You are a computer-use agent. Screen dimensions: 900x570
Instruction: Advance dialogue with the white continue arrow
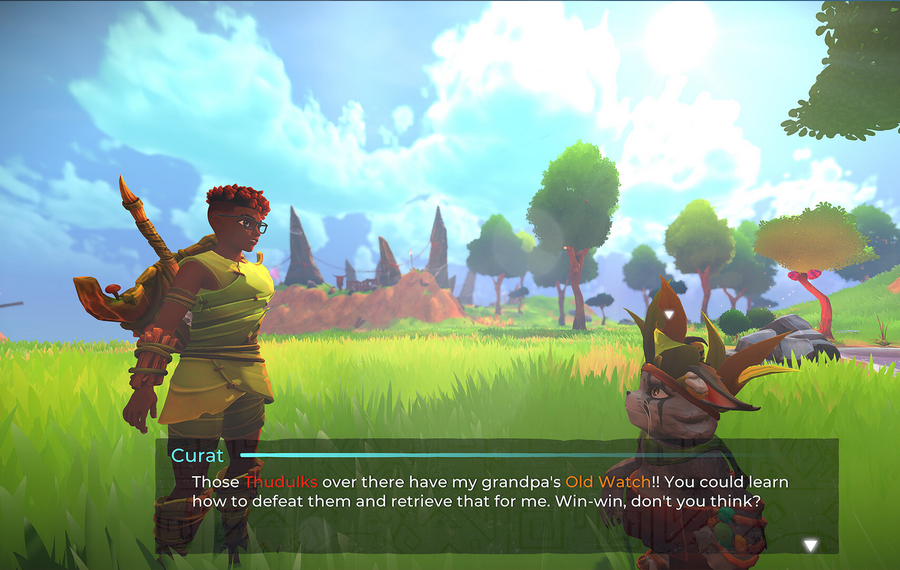coord(810,545)
